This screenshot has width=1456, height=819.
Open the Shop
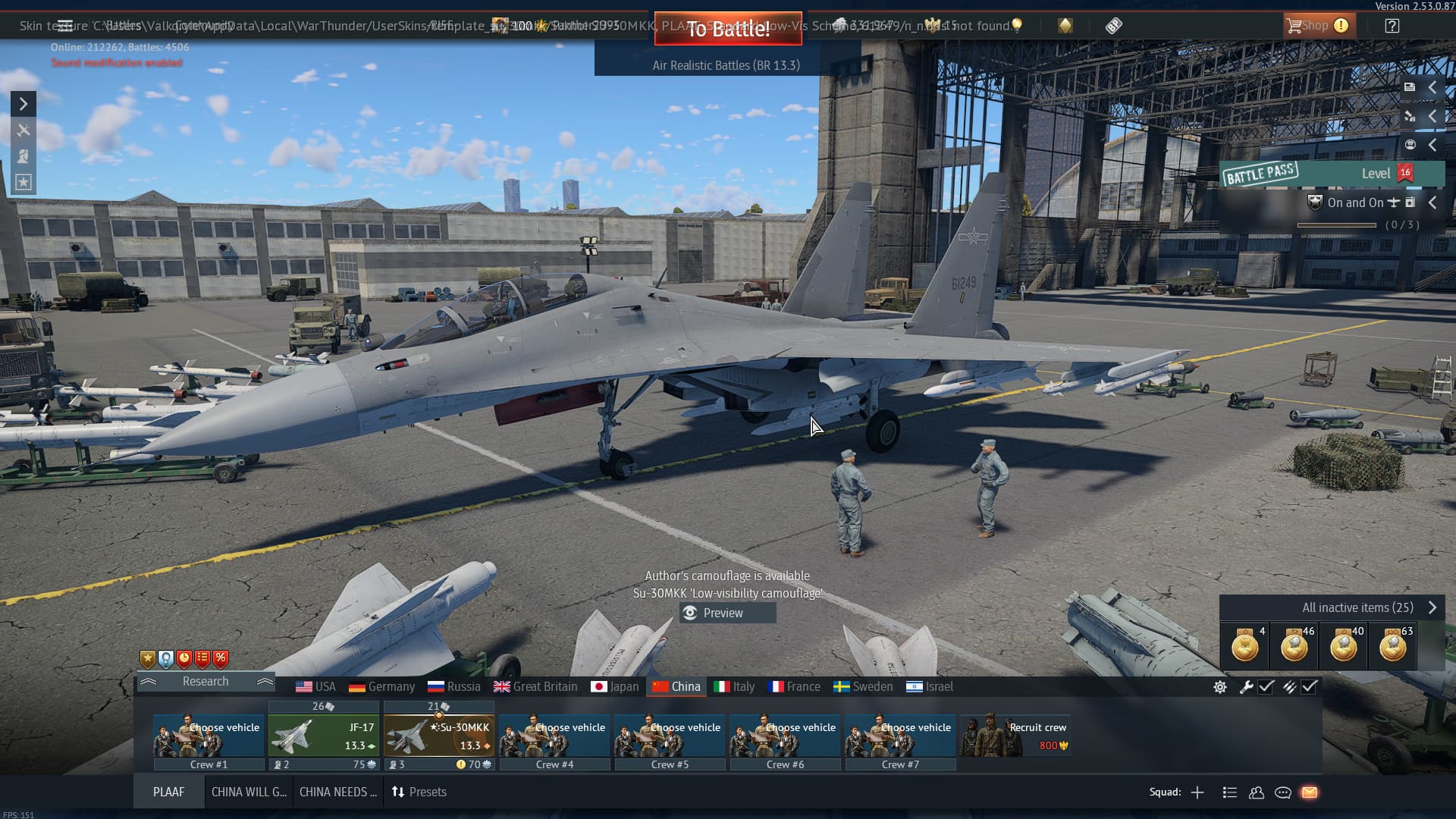[x=1316, y=26]
